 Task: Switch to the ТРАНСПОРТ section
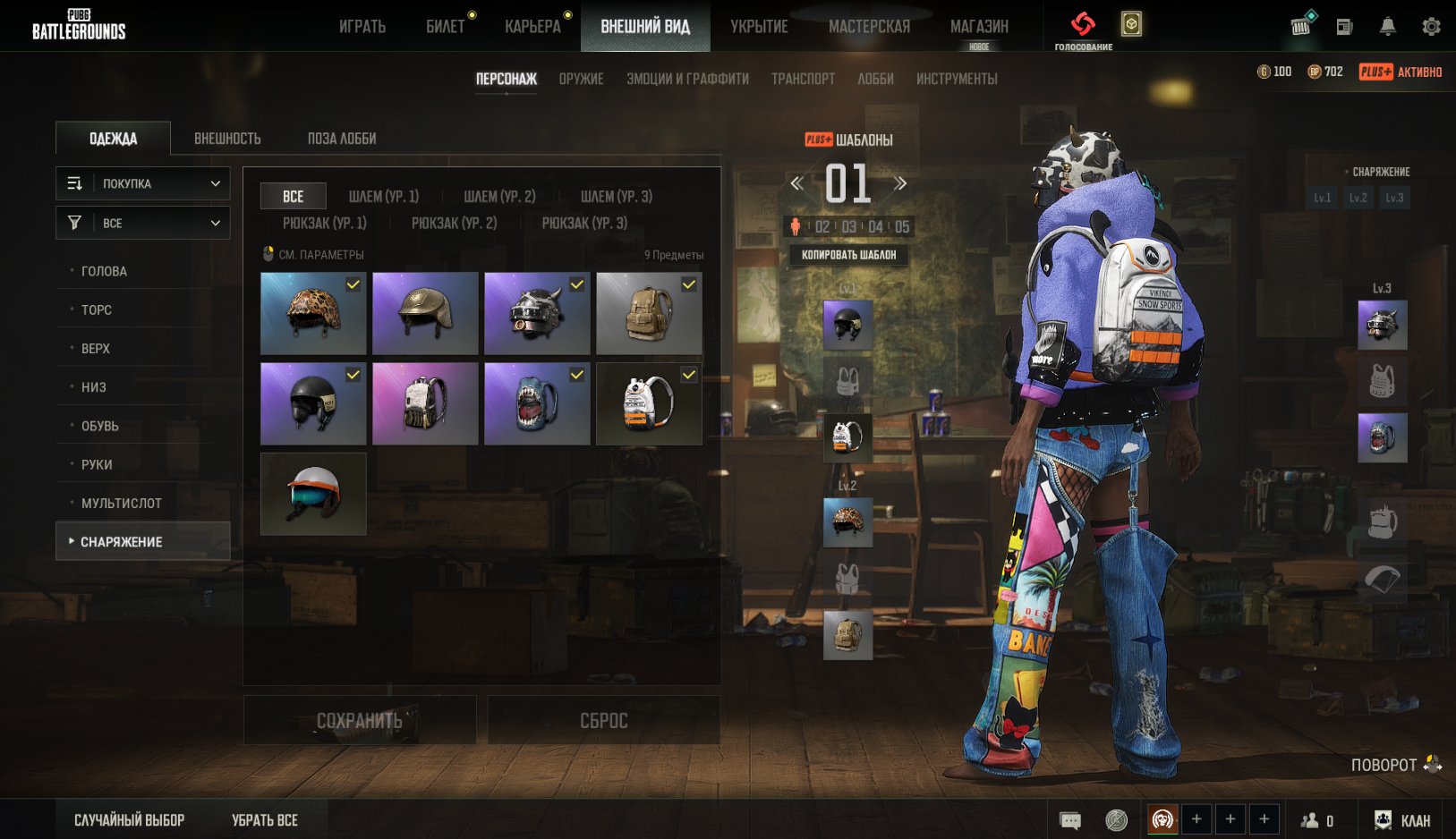pos(803,79)
